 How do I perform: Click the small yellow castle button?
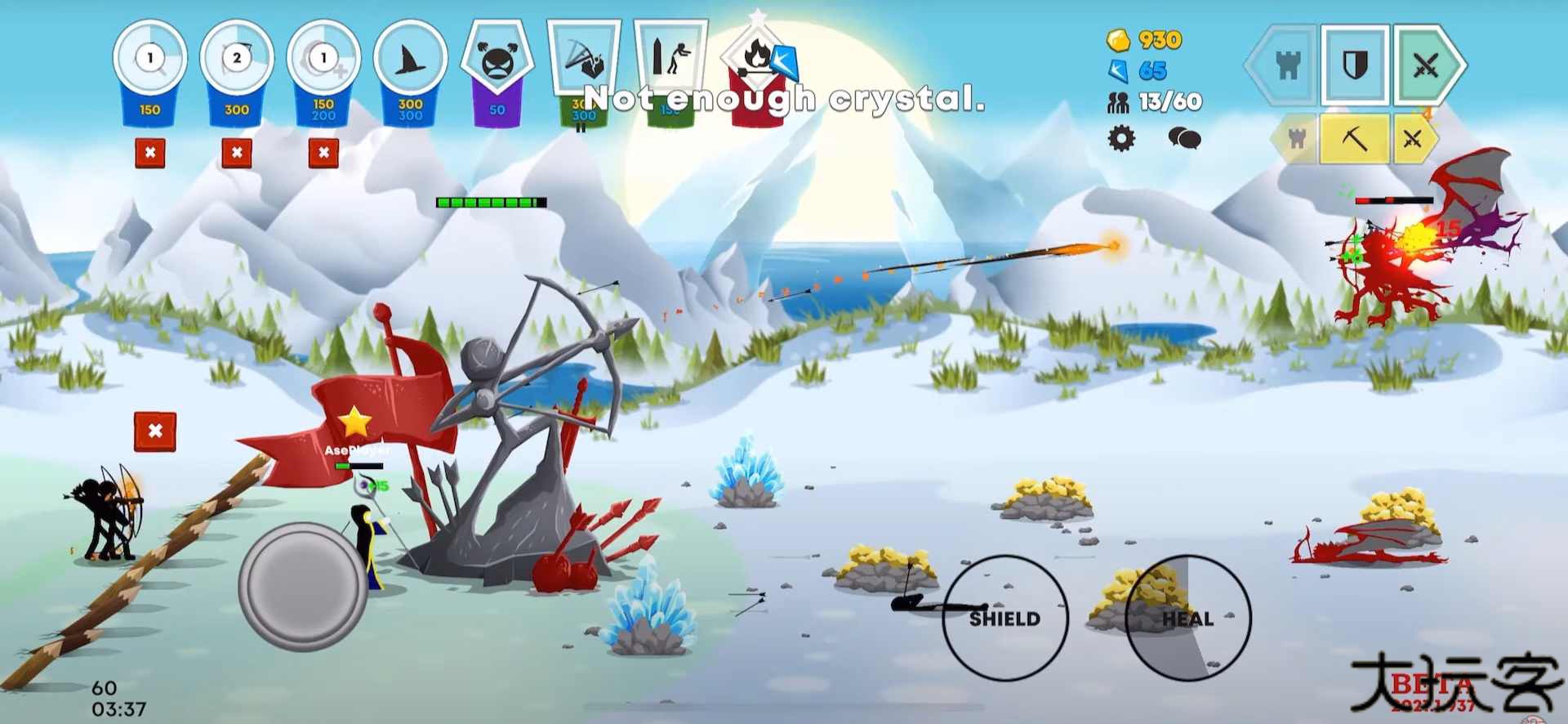point(1296,139)
